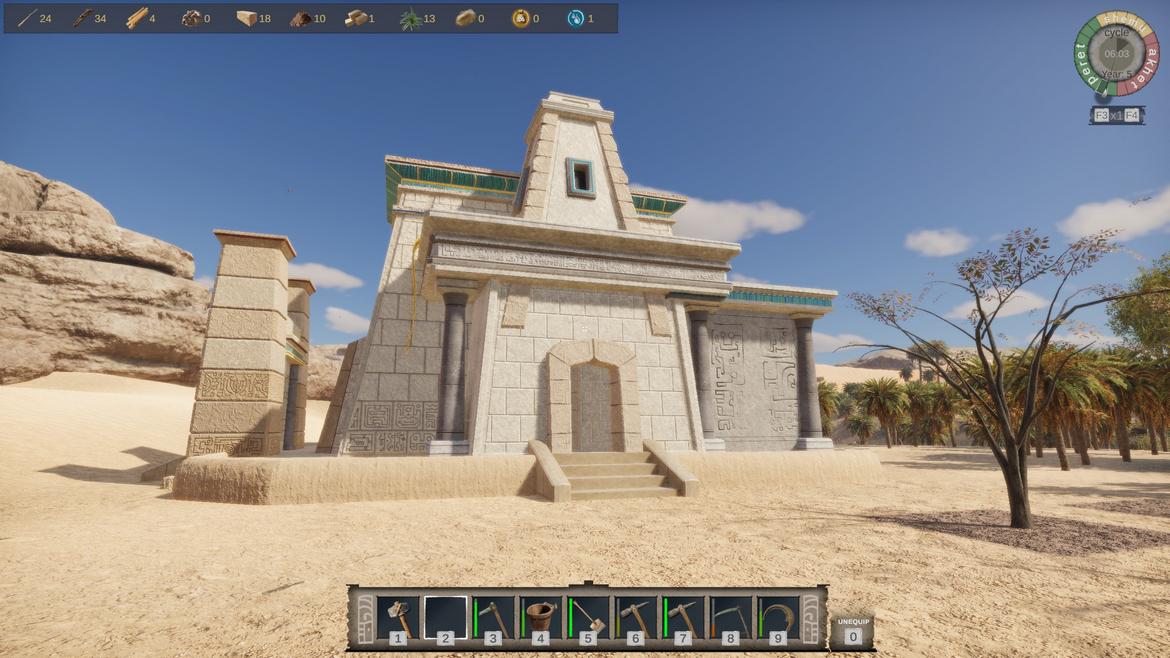Select the curved sickle in slot 9

pos(778,617)
